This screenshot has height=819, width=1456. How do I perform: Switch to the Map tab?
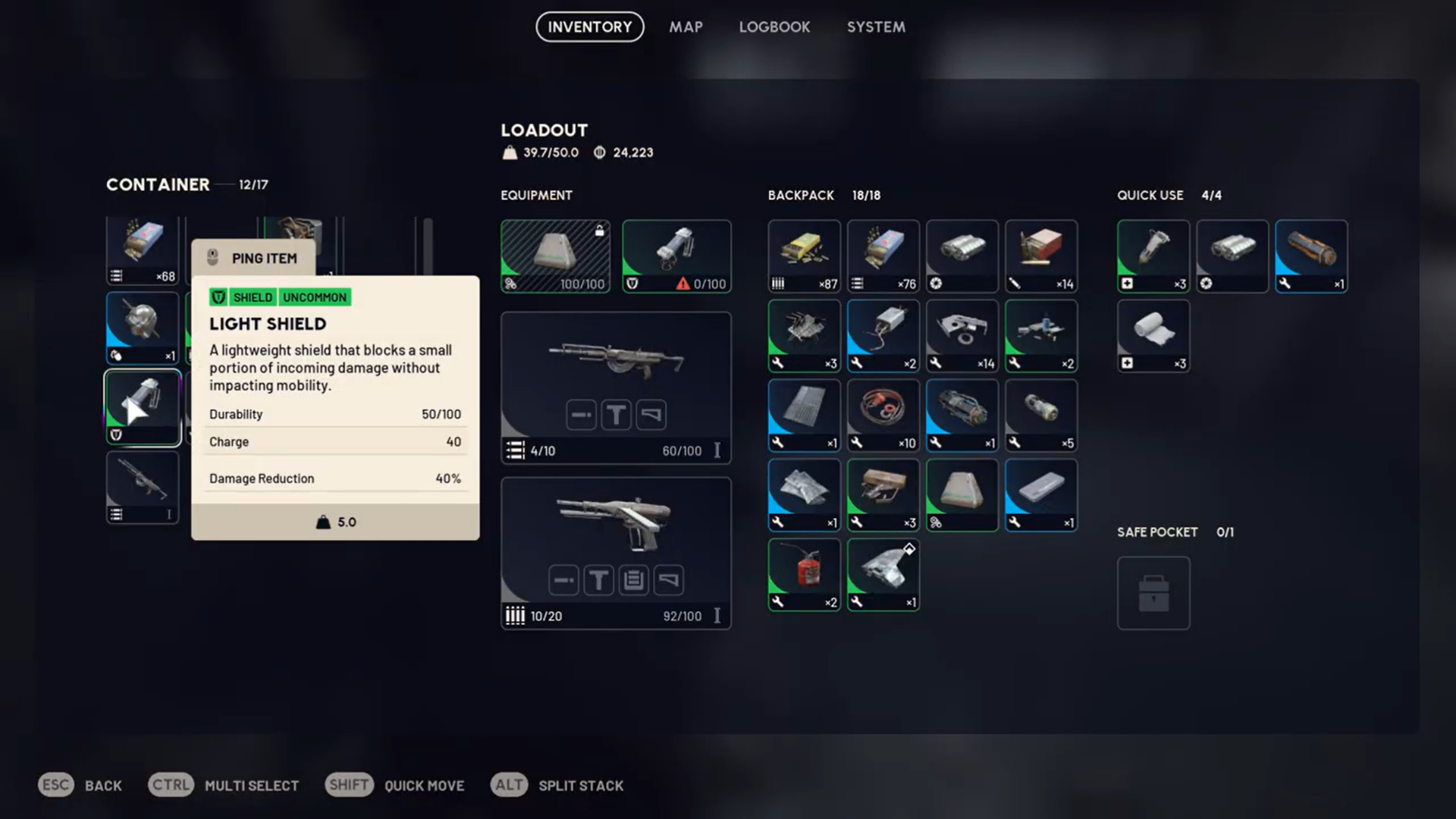(x=686, y=27)
